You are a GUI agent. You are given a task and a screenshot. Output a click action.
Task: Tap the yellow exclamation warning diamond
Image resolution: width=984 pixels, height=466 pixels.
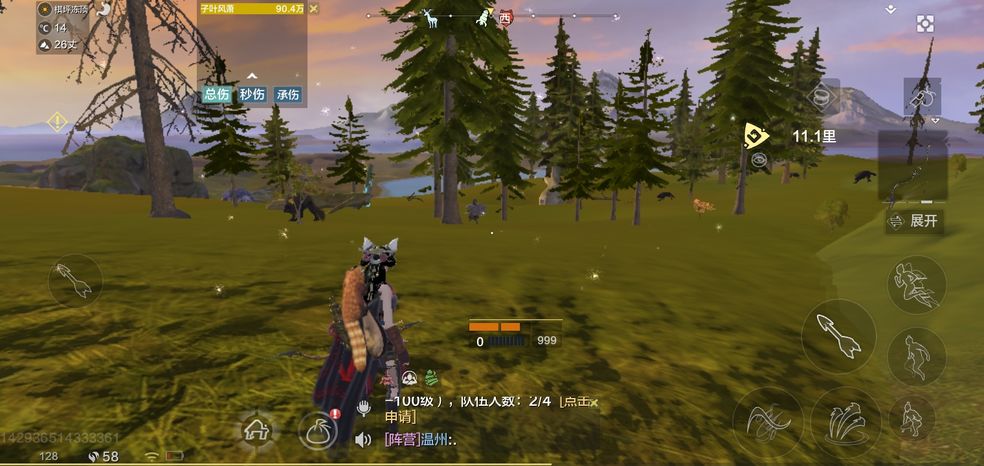point(57,122)
